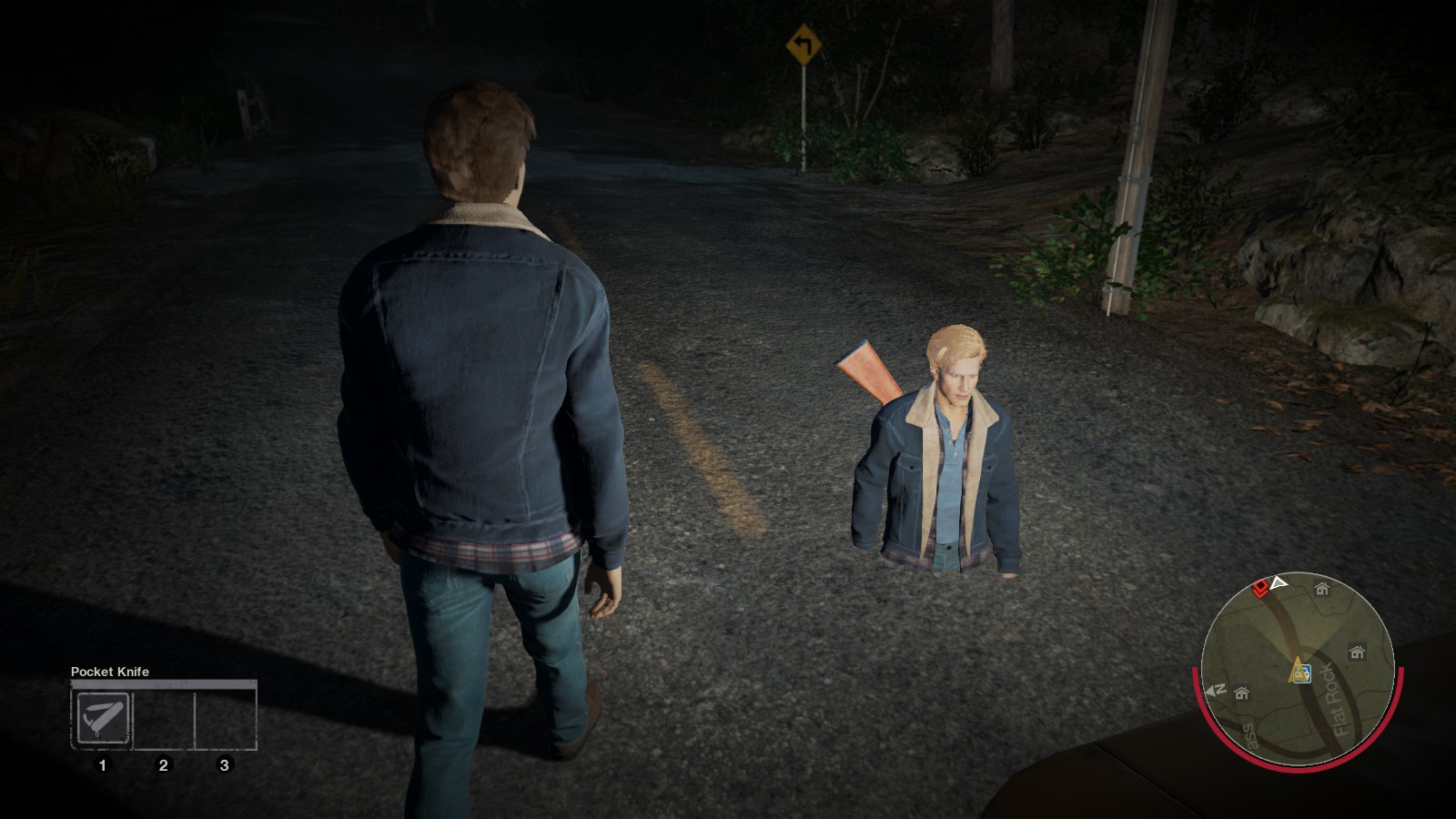Click the blue car marker on minimap
Viewport: 1456px width, 819px height.
1302,673
